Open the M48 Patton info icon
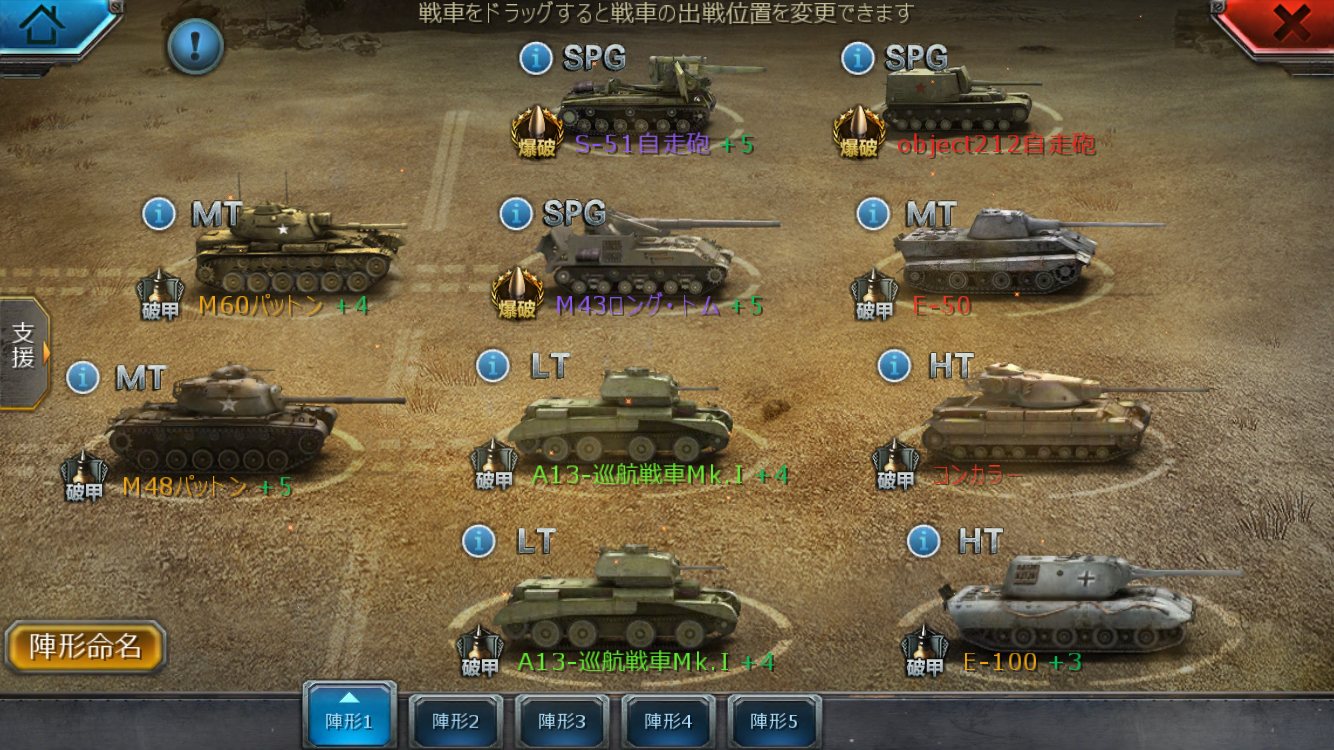Image resolution: width=1334 pixels, height=750 pixels. click(x=83, y=377)
